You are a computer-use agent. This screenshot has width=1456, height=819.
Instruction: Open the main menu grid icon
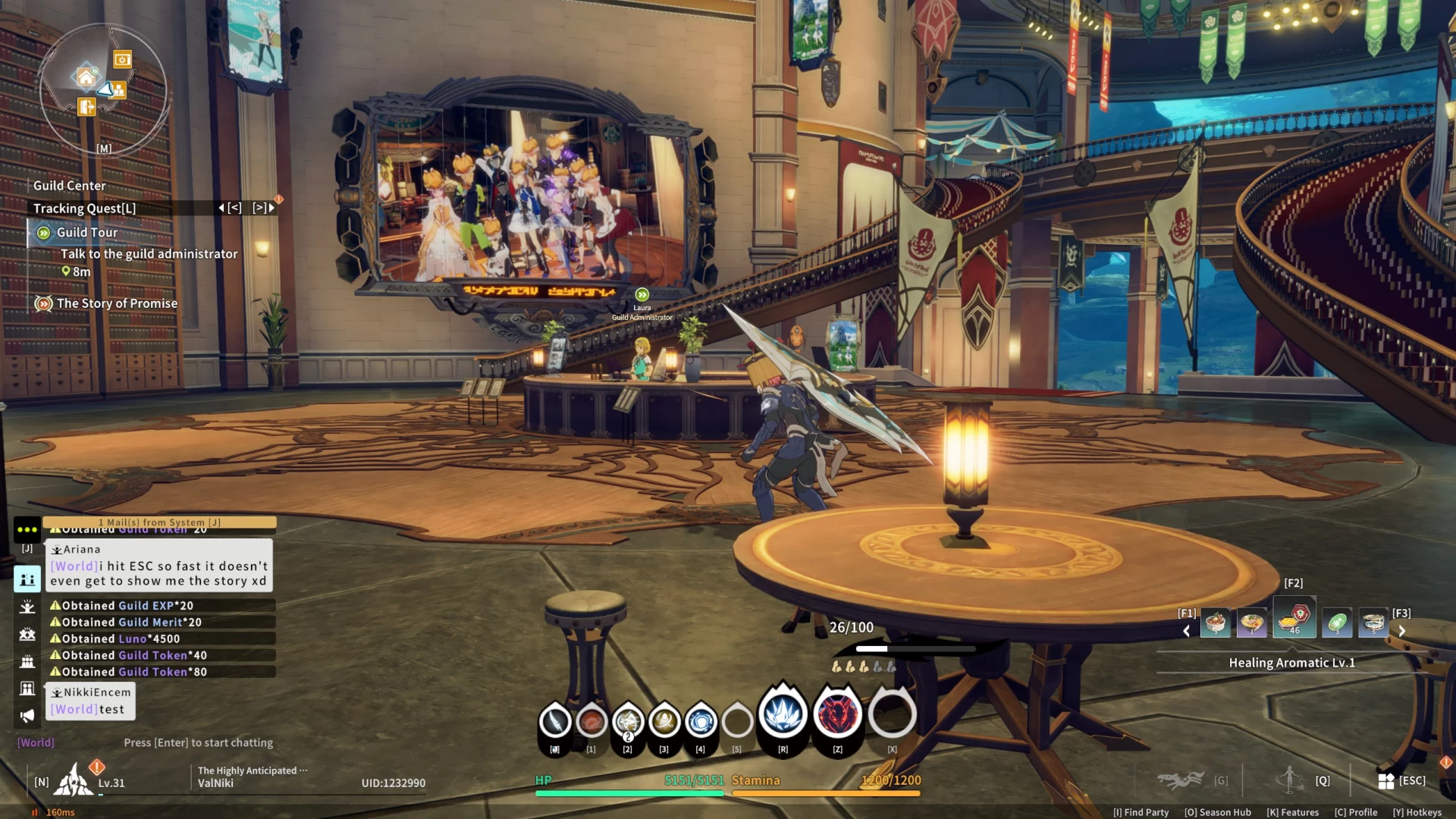click(1386, 781)
